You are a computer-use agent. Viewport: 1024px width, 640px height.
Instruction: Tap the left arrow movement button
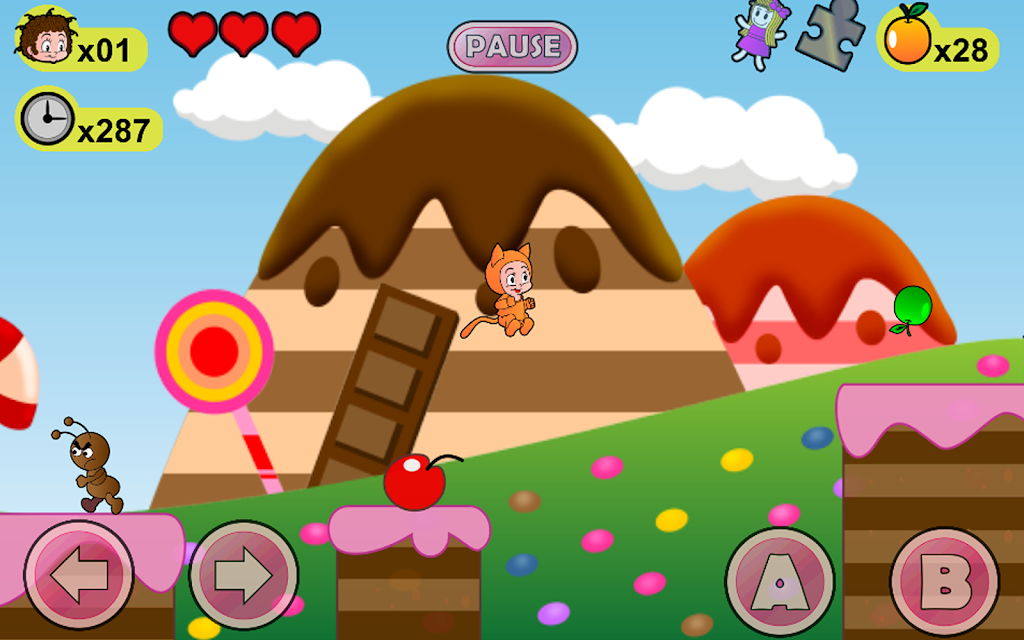click(x=79, y=575)
